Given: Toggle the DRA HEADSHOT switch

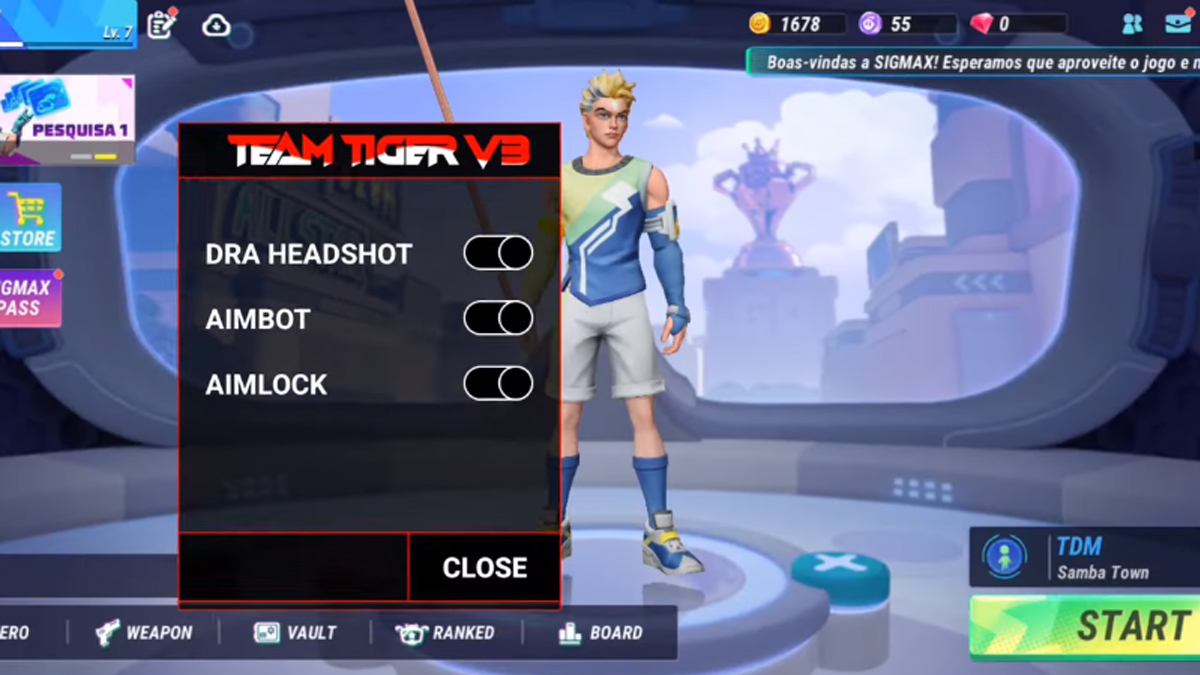Looking at the screenshot, I should click(498, 254).
